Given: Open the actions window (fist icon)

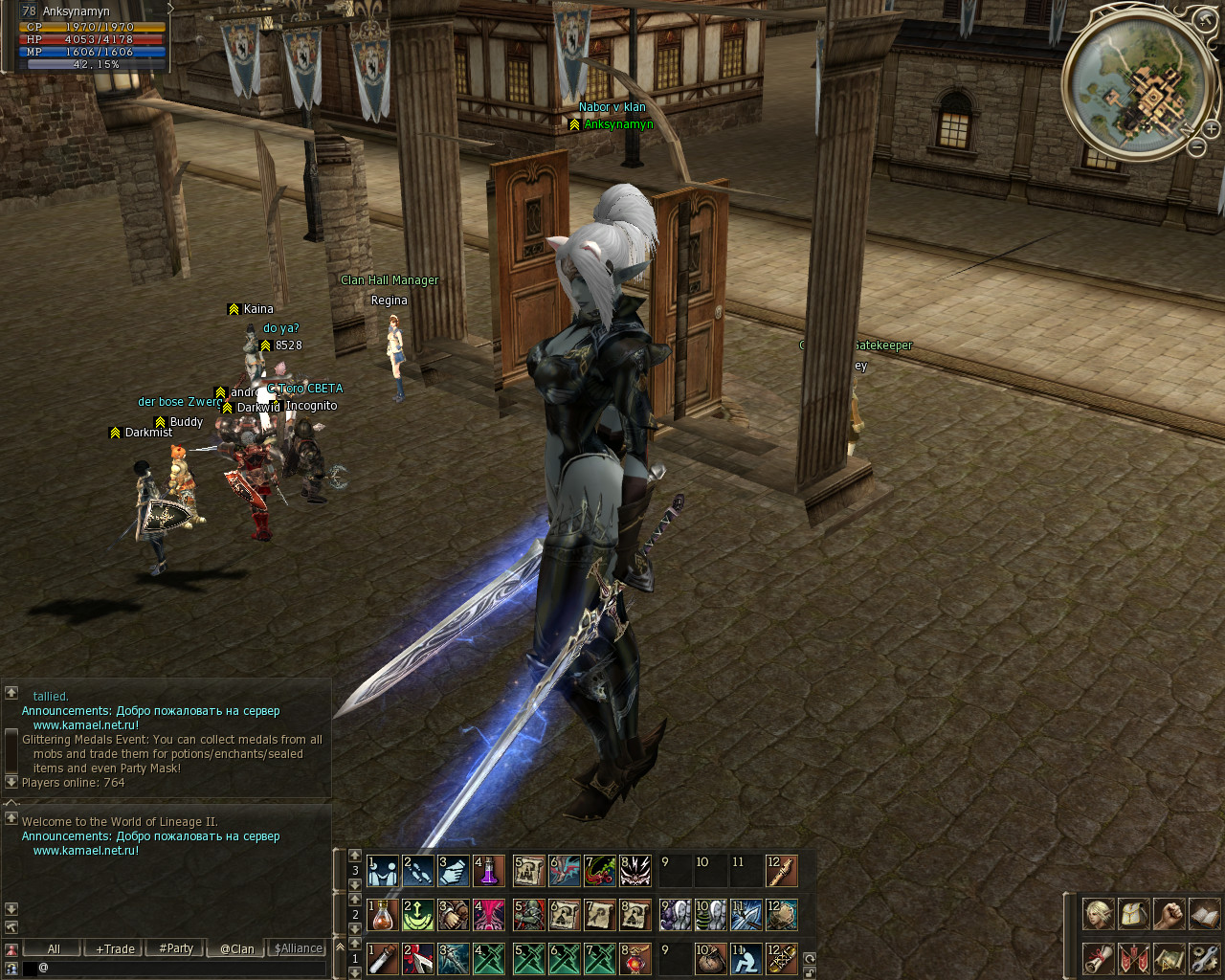Looking at the screenshot, I should (1169, 914).
